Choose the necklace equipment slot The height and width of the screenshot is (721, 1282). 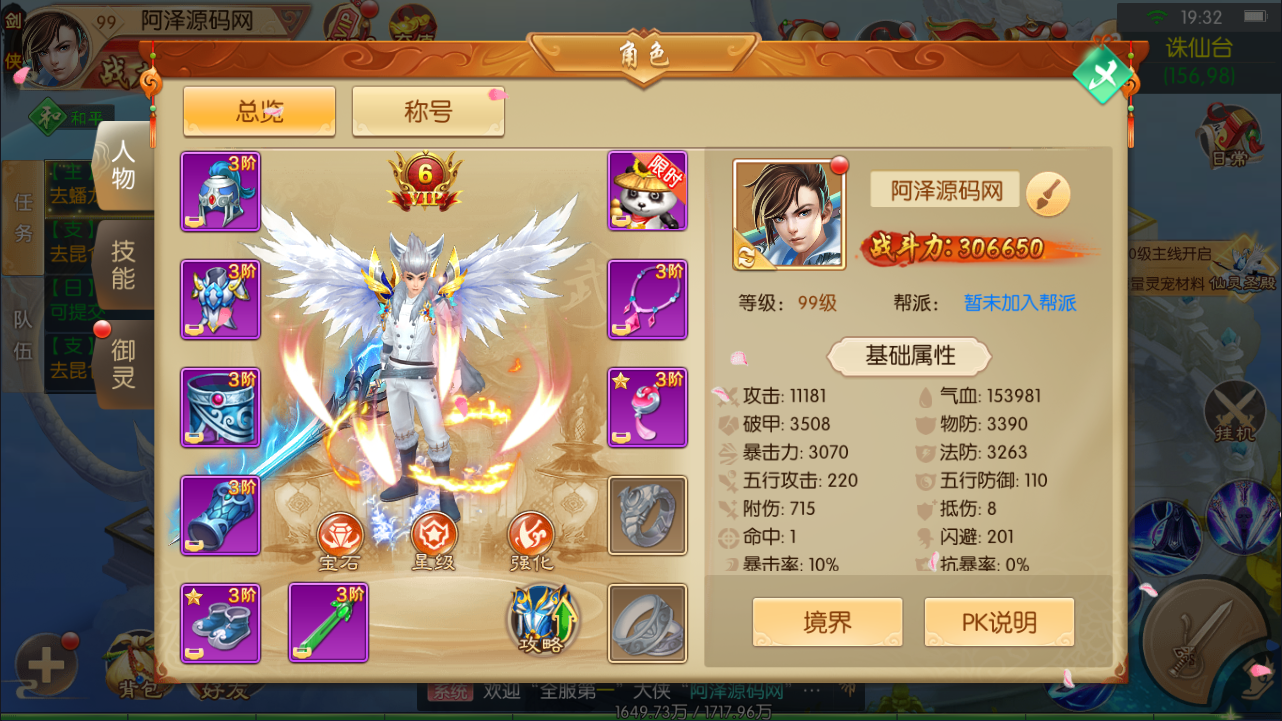[647, 300]
